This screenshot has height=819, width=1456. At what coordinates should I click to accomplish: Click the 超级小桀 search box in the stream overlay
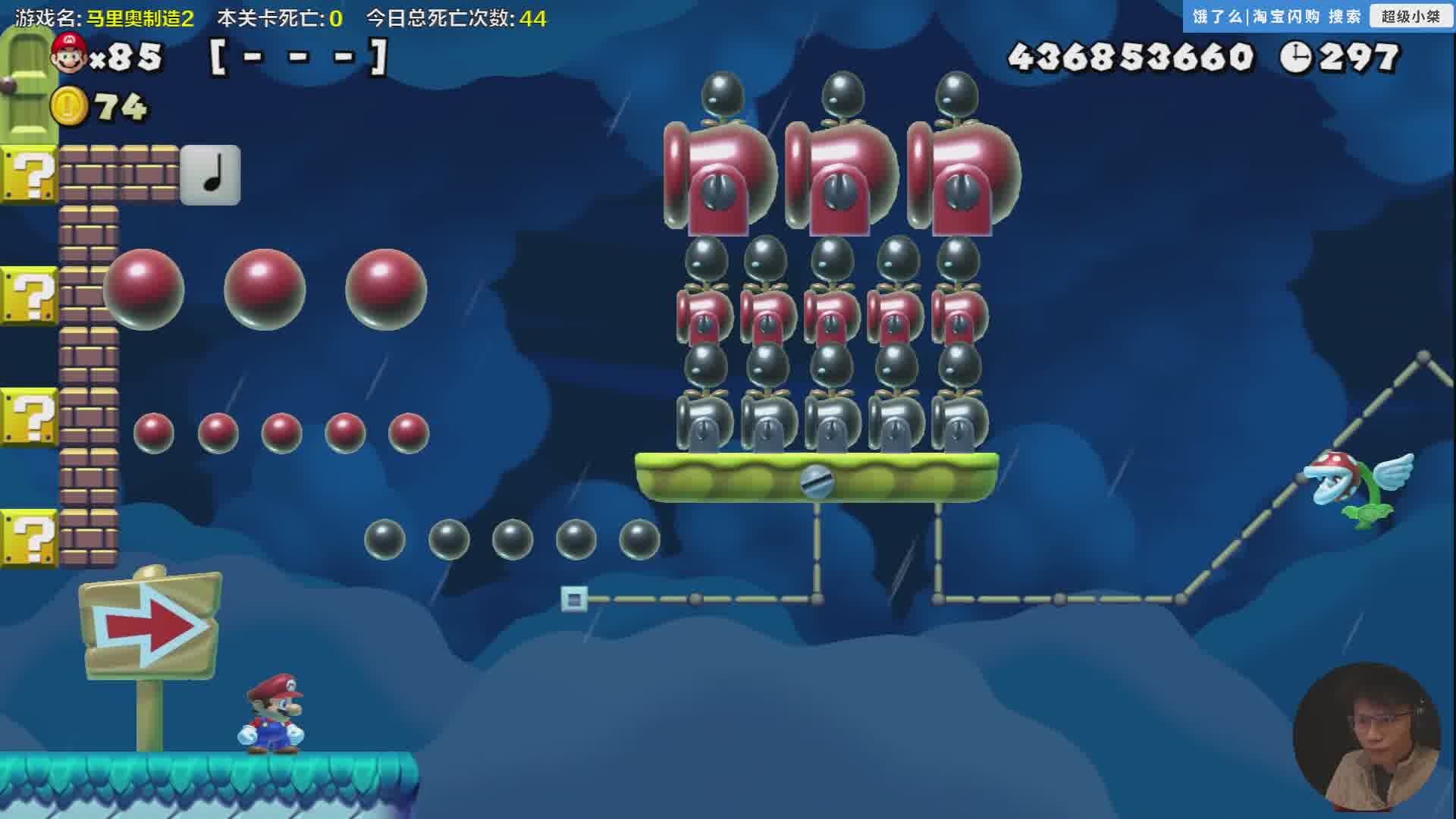[1410, 17]
